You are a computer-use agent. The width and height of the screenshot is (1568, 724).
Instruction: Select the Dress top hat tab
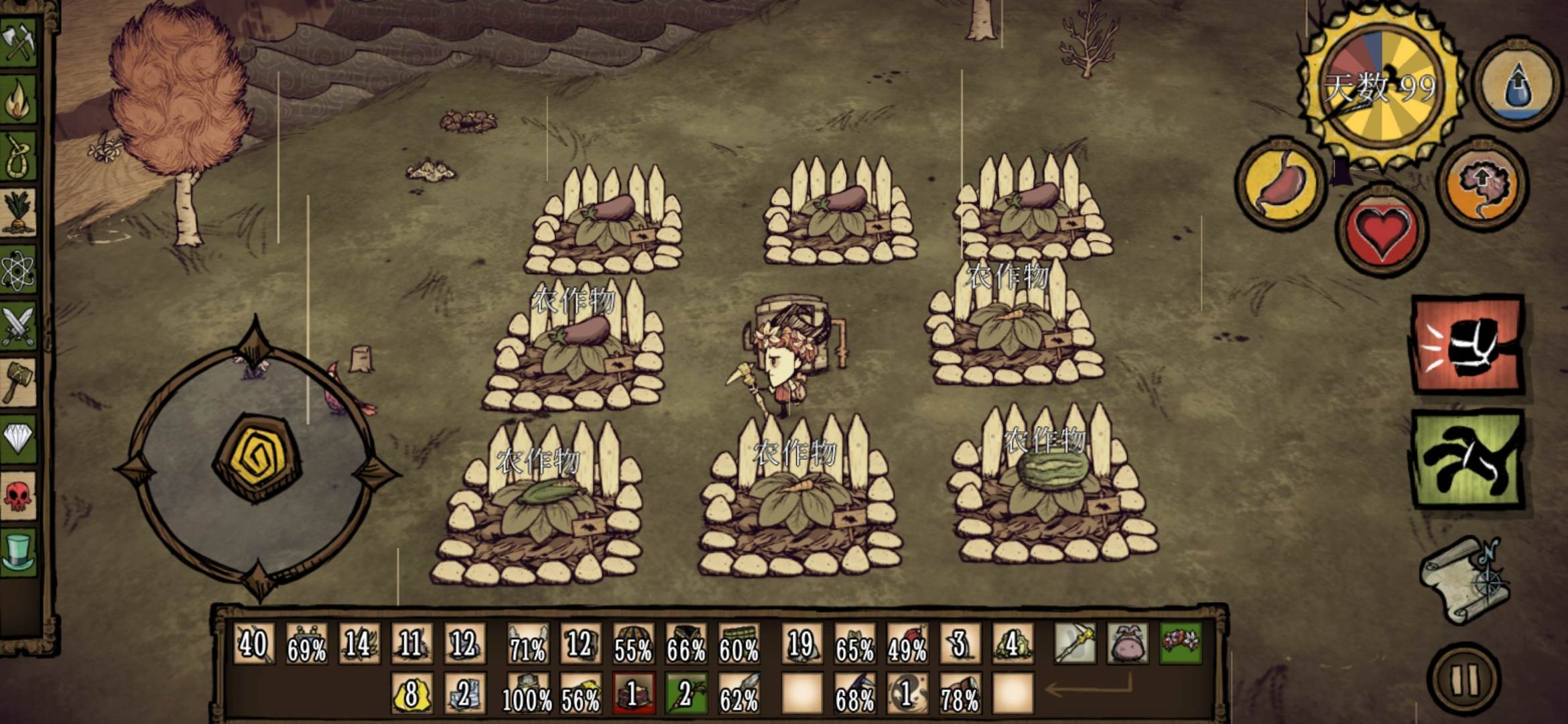coord(18,552)
